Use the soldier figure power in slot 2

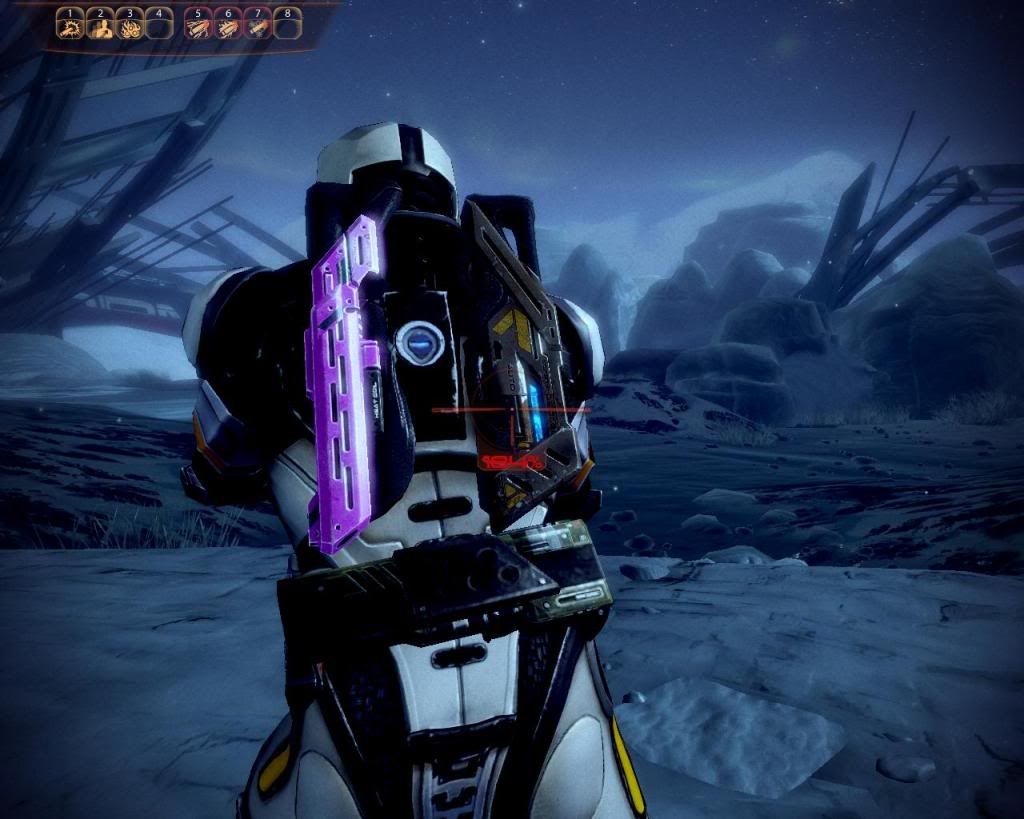point(99,28)
